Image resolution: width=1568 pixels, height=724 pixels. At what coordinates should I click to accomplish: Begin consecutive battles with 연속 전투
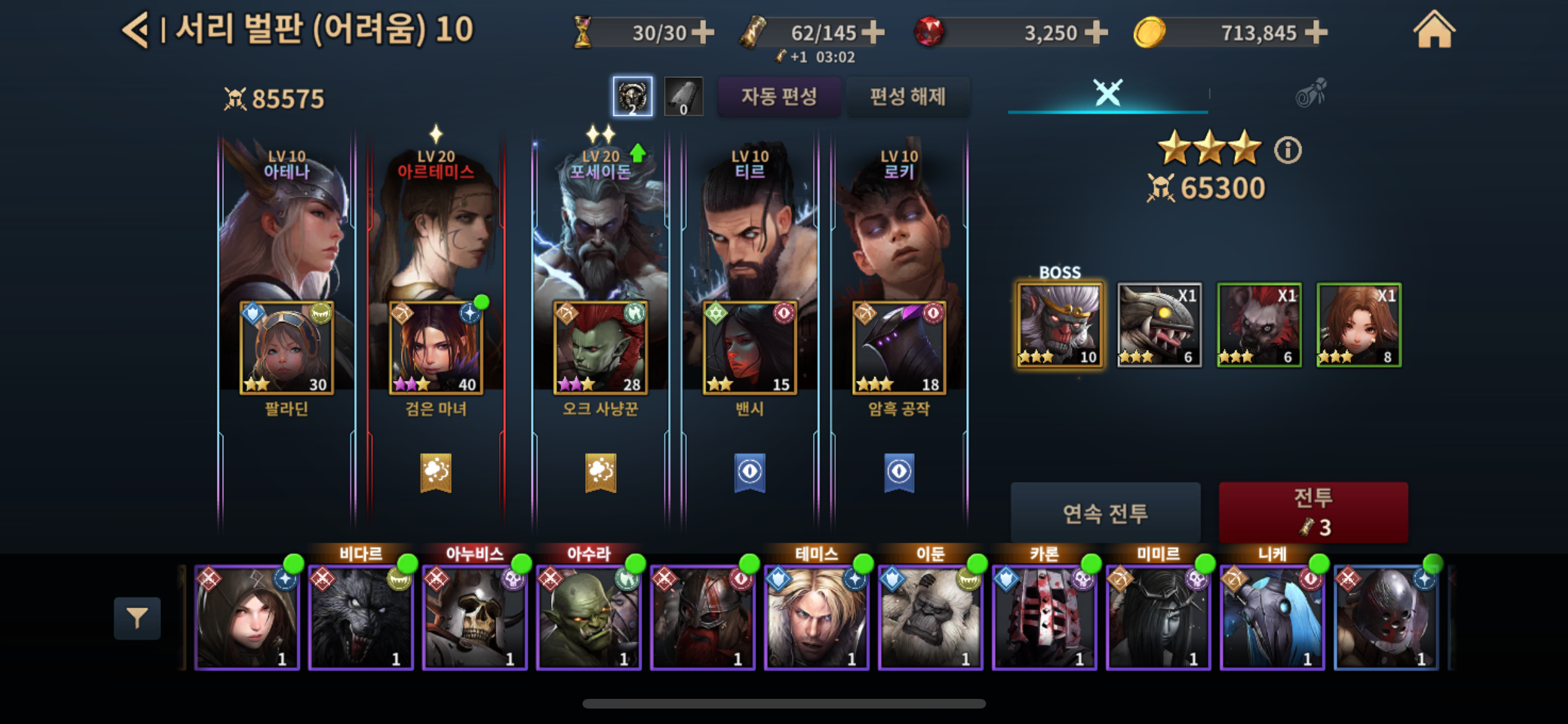(x=1105, y=513)
